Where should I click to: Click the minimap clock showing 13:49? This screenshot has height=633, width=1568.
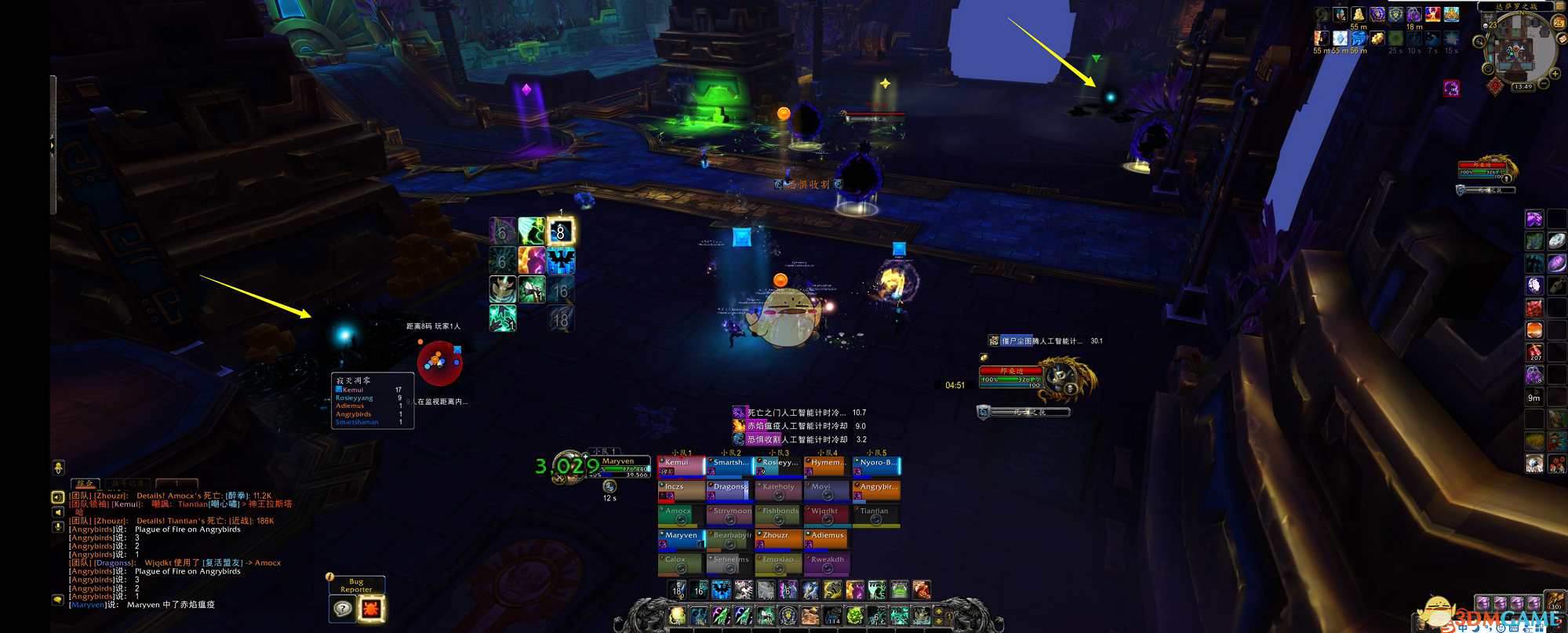[1523, 87]
